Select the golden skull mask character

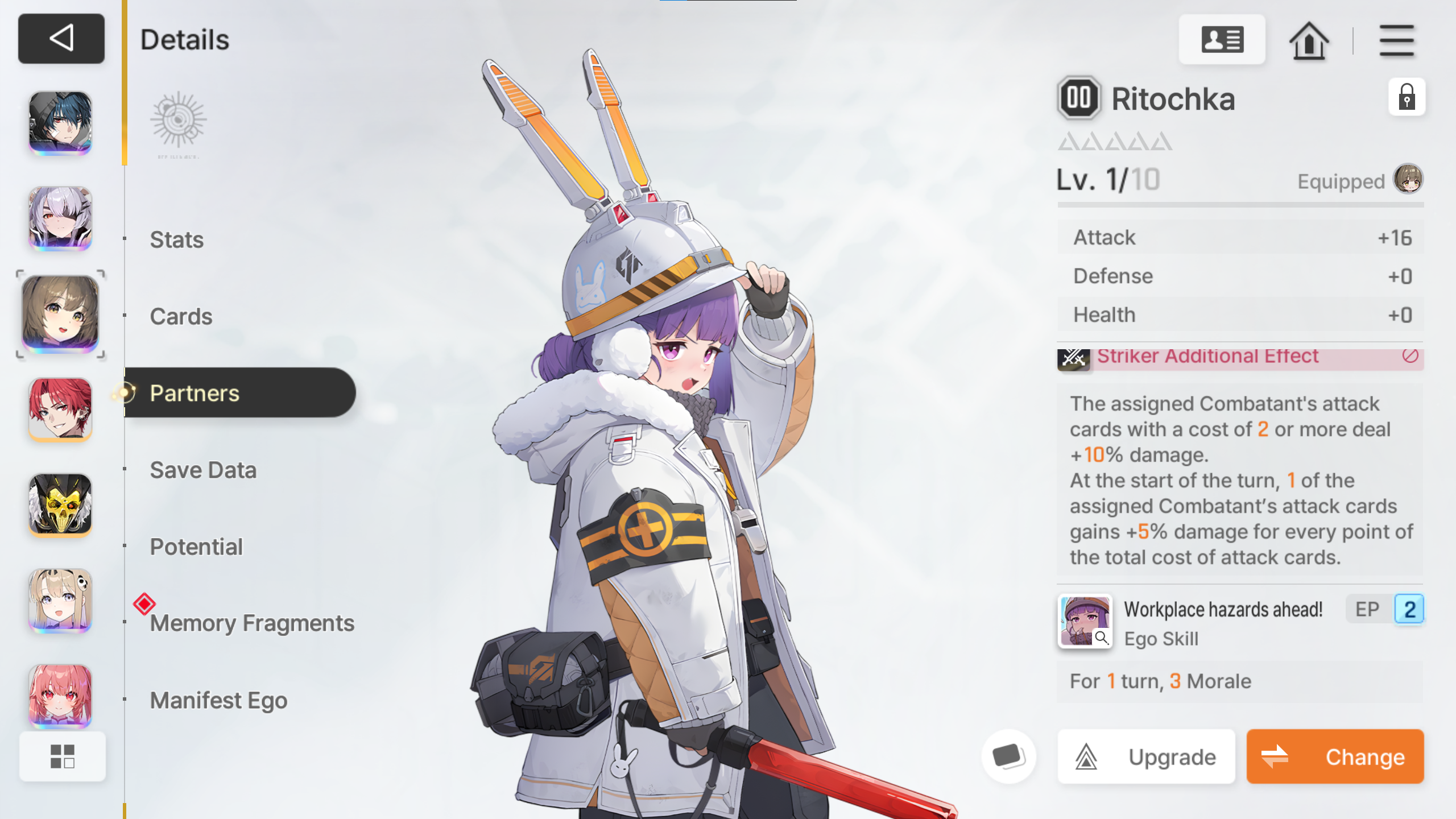click(60, 504)
